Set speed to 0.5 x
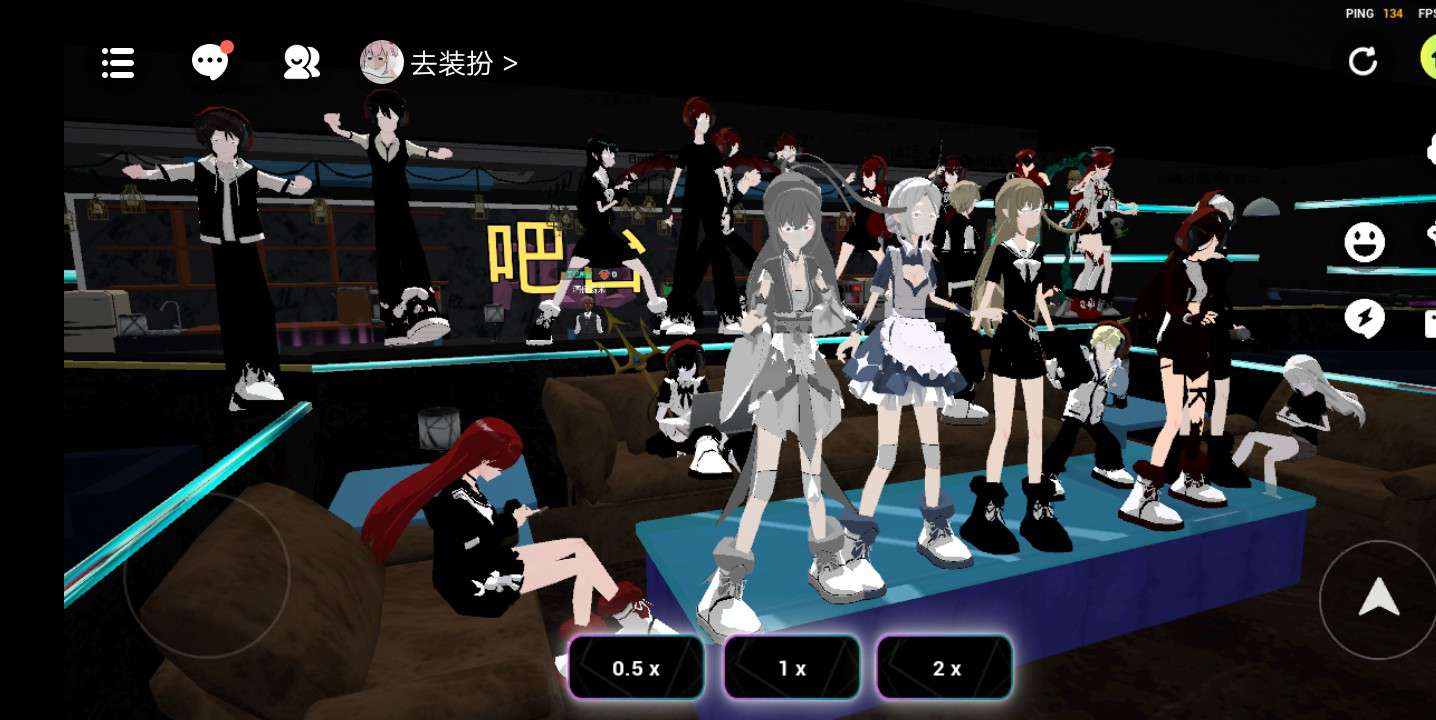Image resolution: width=1436 pixels, height=720 pixels. point(636,668)
